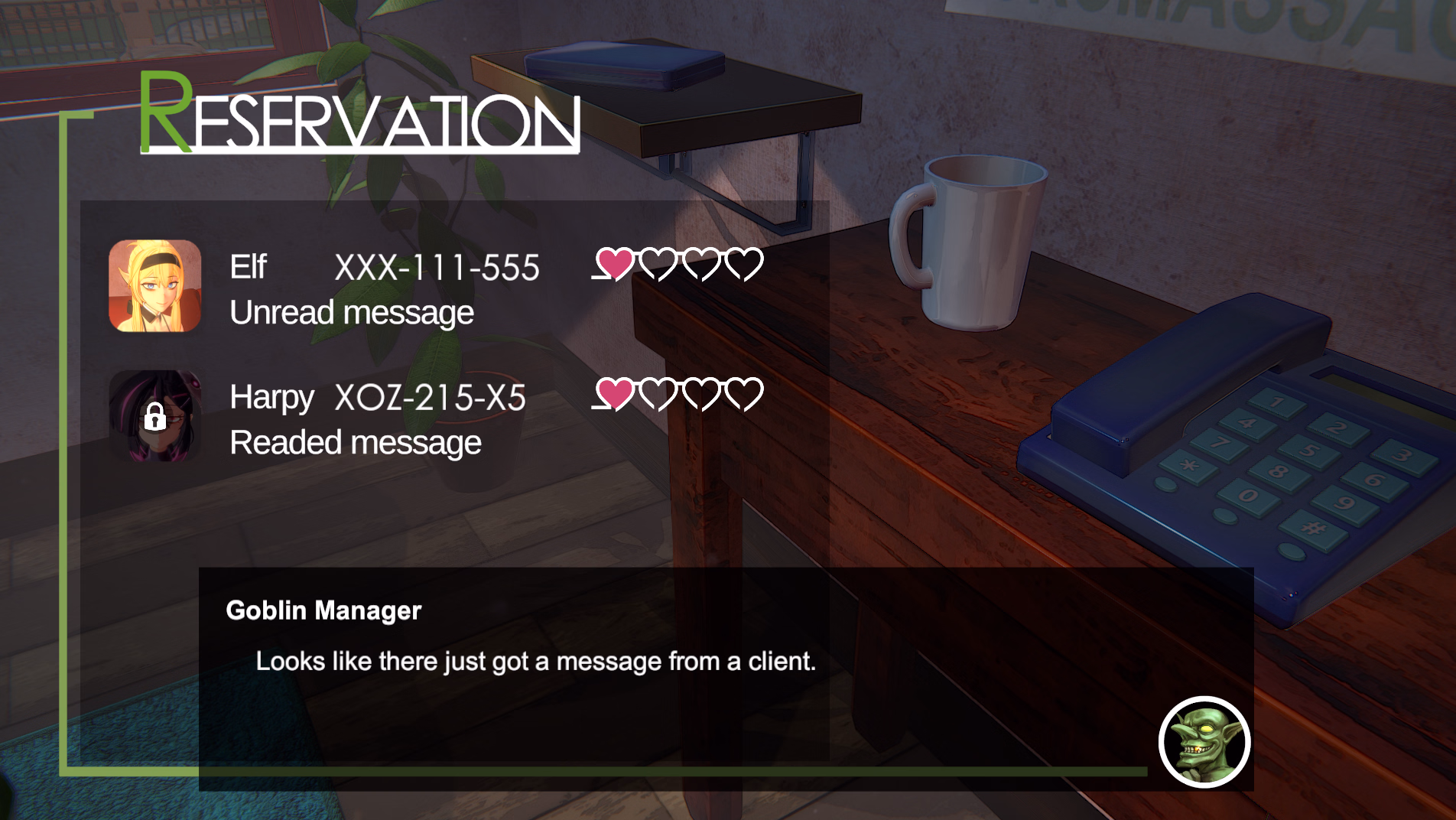
Task: Open Elf's Unread message
Action: point(351,312)
